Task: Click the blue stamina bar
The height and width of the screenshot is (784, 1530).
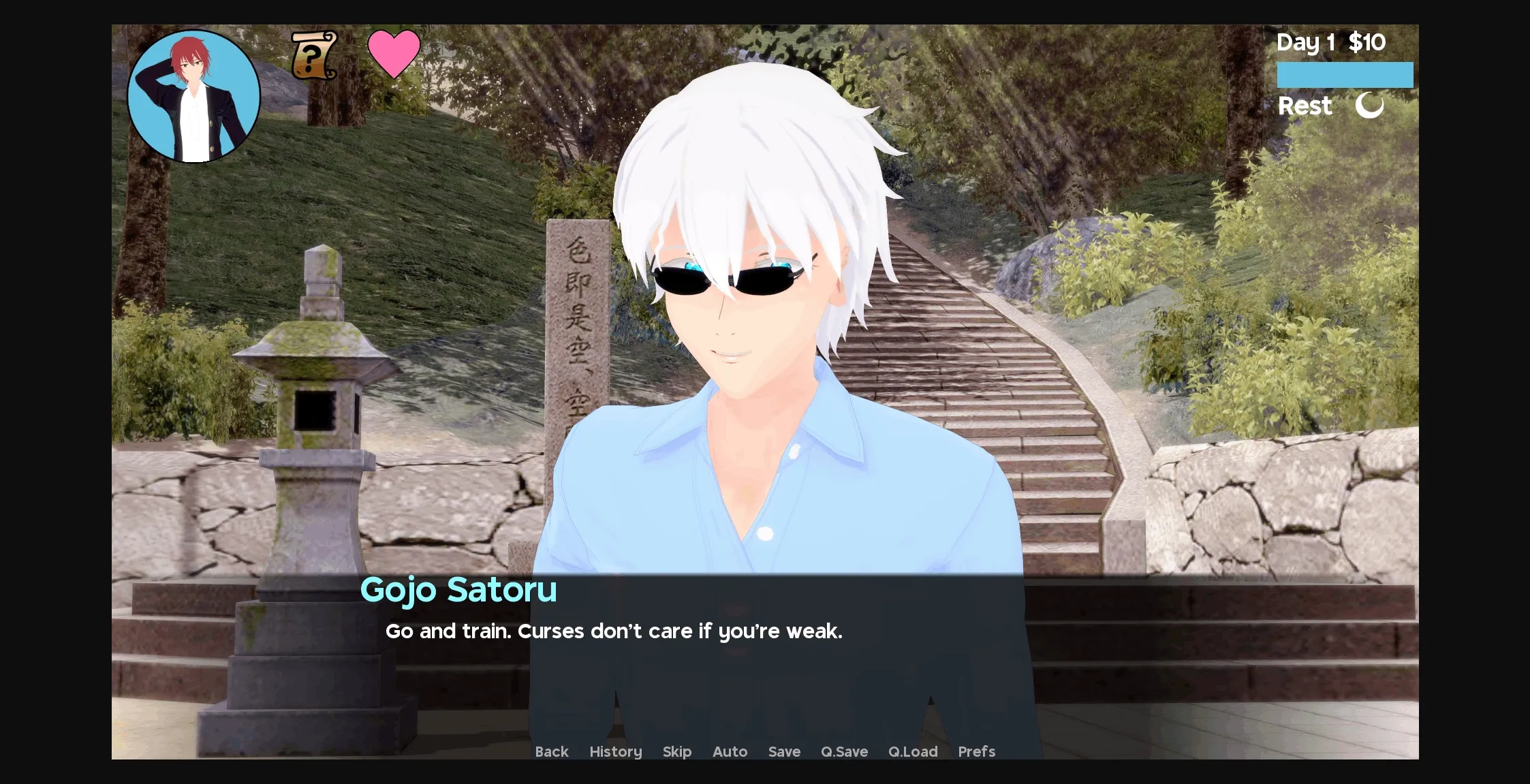Action: [x=1345, y=74]
